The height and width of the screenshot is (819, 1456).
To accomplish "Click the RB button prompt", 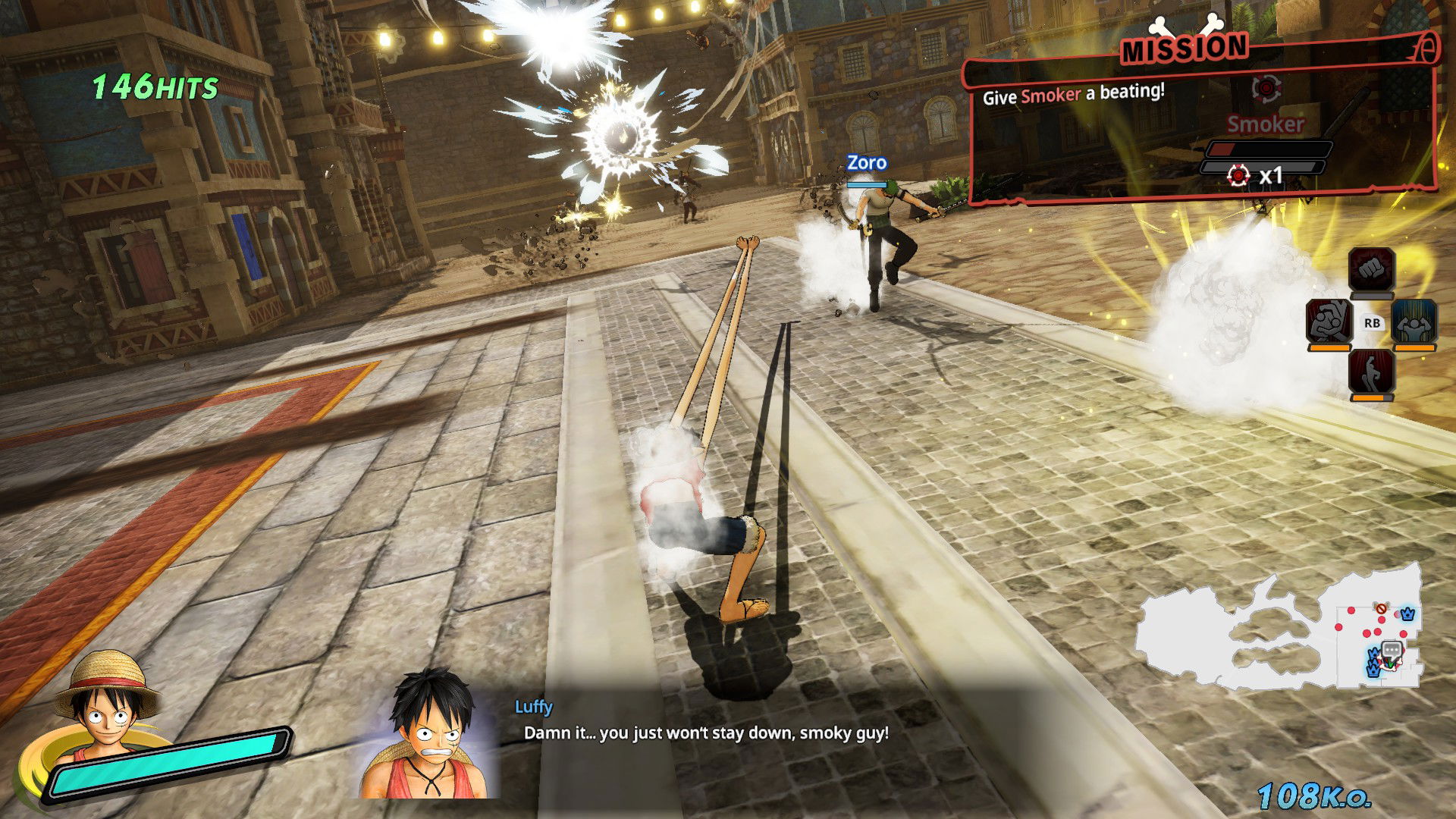I will click(x=1373, y=322).
